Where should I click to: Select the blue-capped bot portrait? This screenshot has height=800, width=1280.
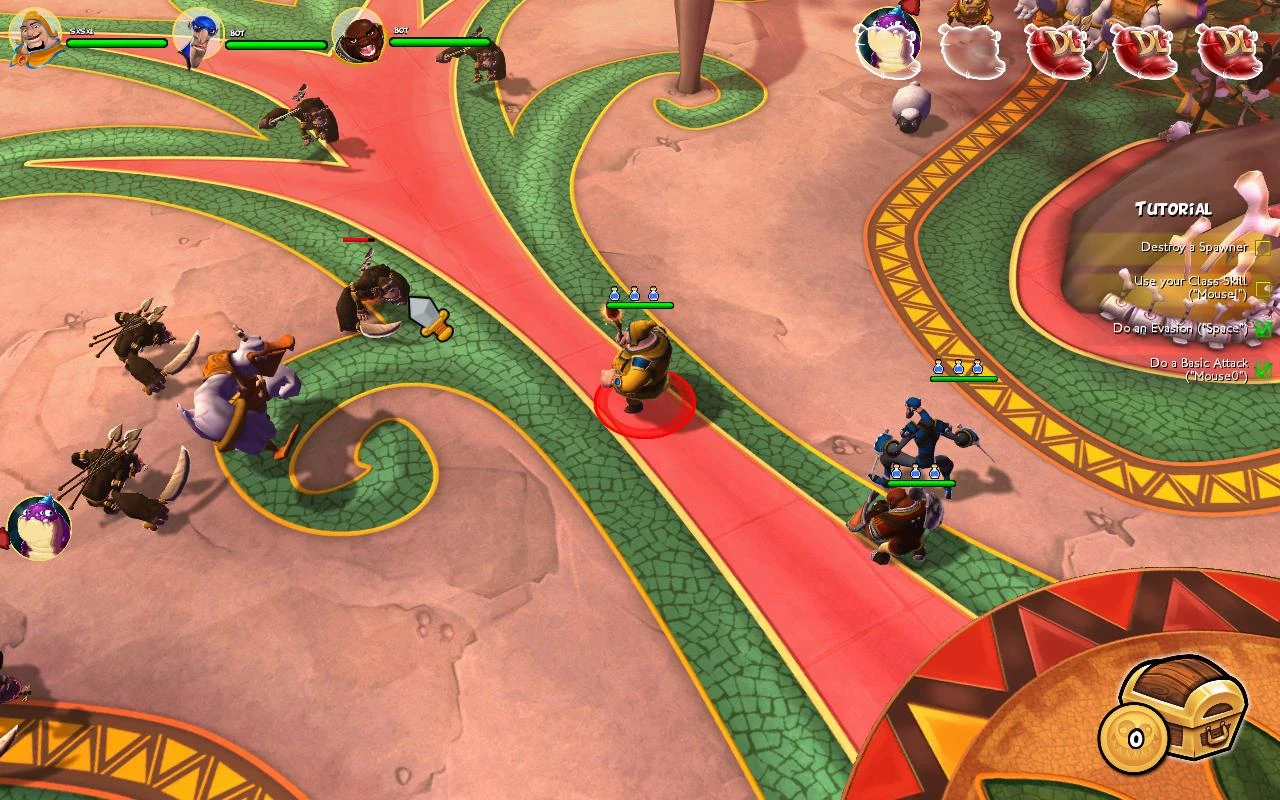[x=197, y=37]
